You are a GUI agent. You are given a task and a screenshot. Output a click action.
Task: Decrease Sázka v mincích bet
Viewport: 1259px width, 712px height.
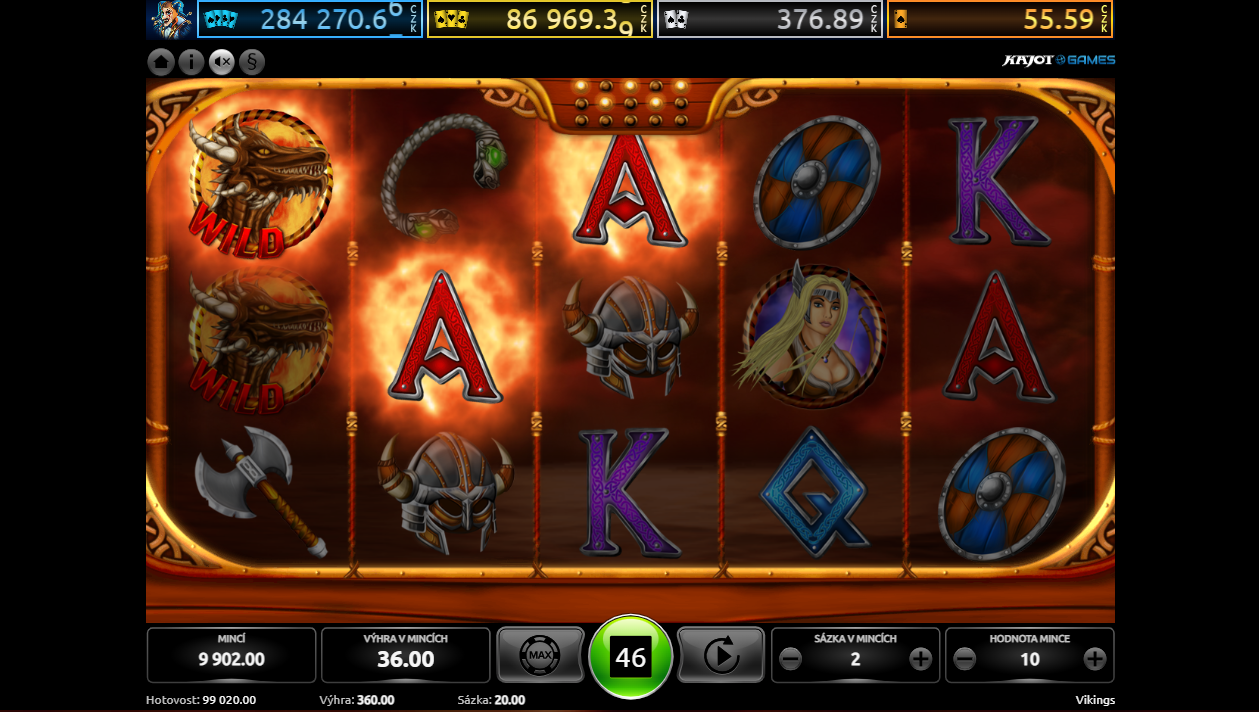point(790,659)
